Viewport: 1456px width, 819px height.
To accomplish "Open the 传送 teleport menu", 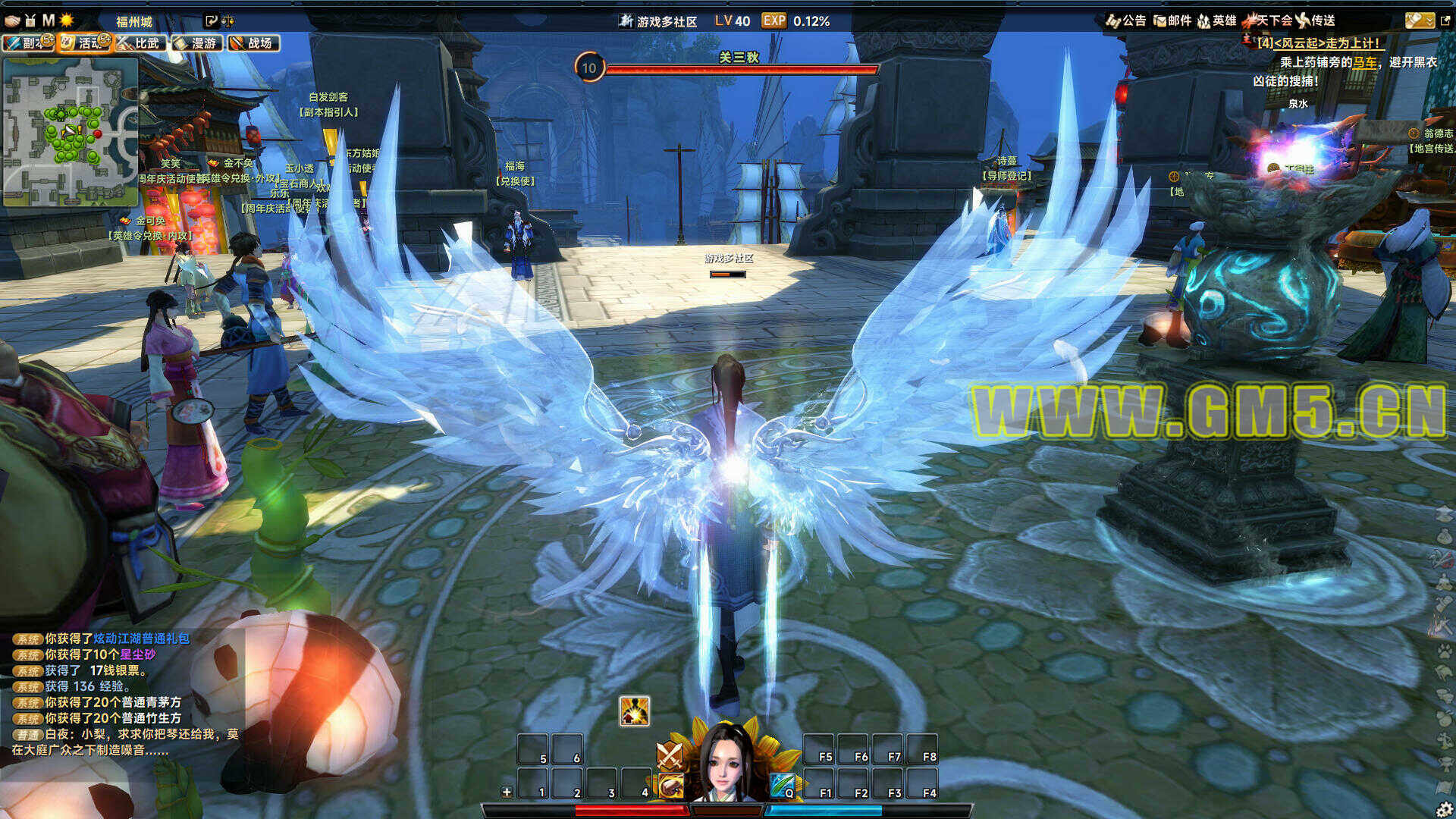I will pos(1316,20).
